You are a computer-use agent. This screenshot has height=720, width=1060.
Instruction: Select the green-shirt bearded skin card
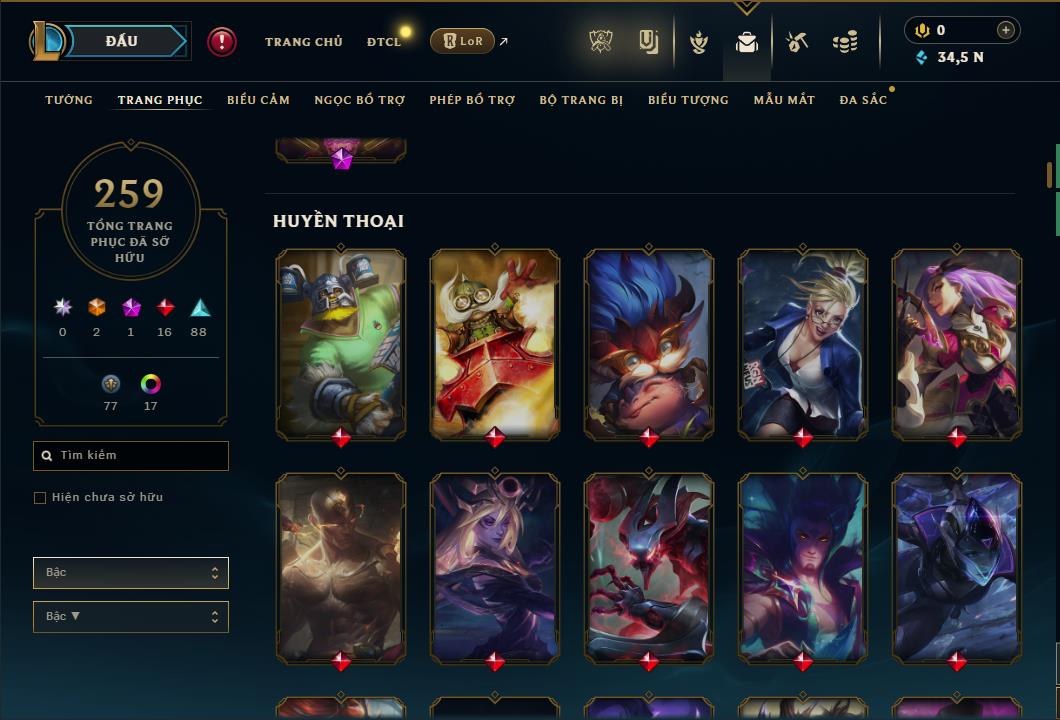pos(341,343)
